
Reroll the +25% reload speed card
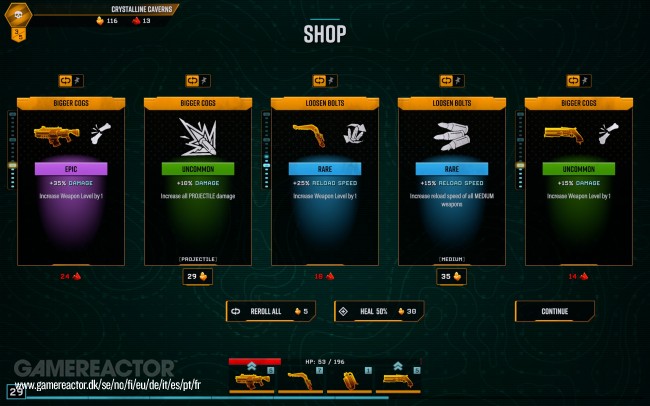click(324, 80)
